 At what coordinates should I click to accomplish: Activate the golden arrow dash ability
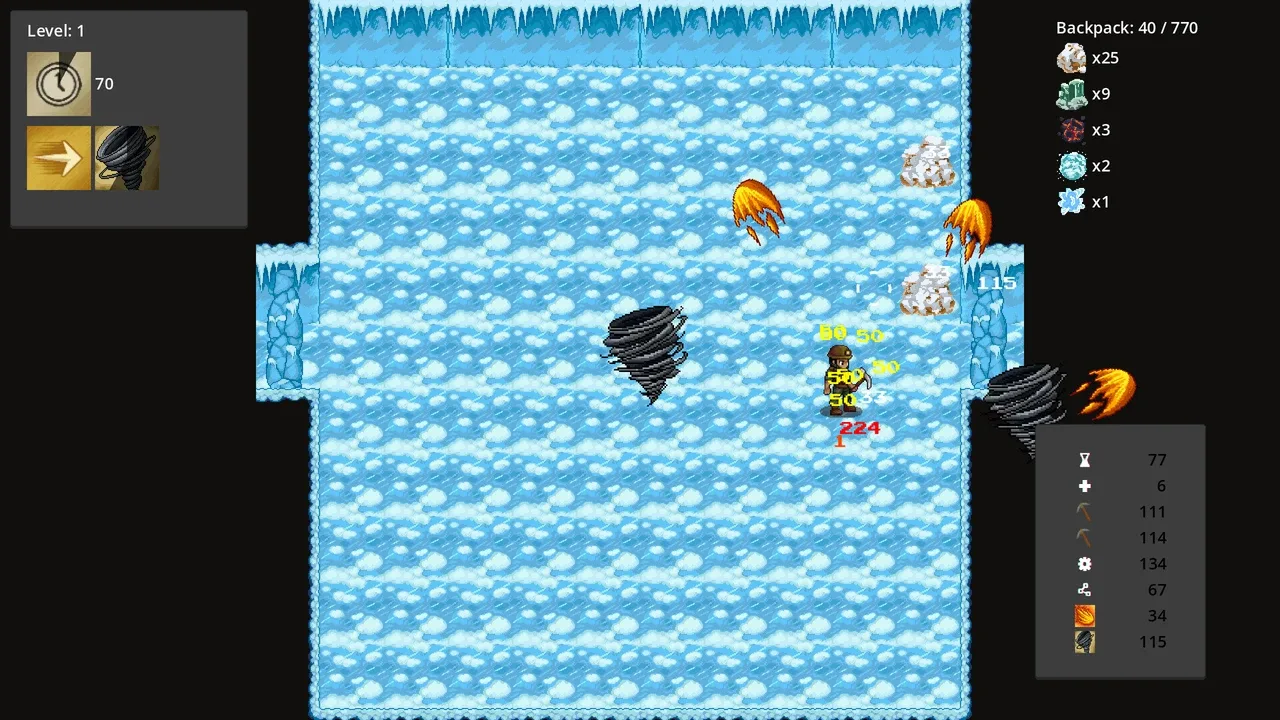pos(59,158)
